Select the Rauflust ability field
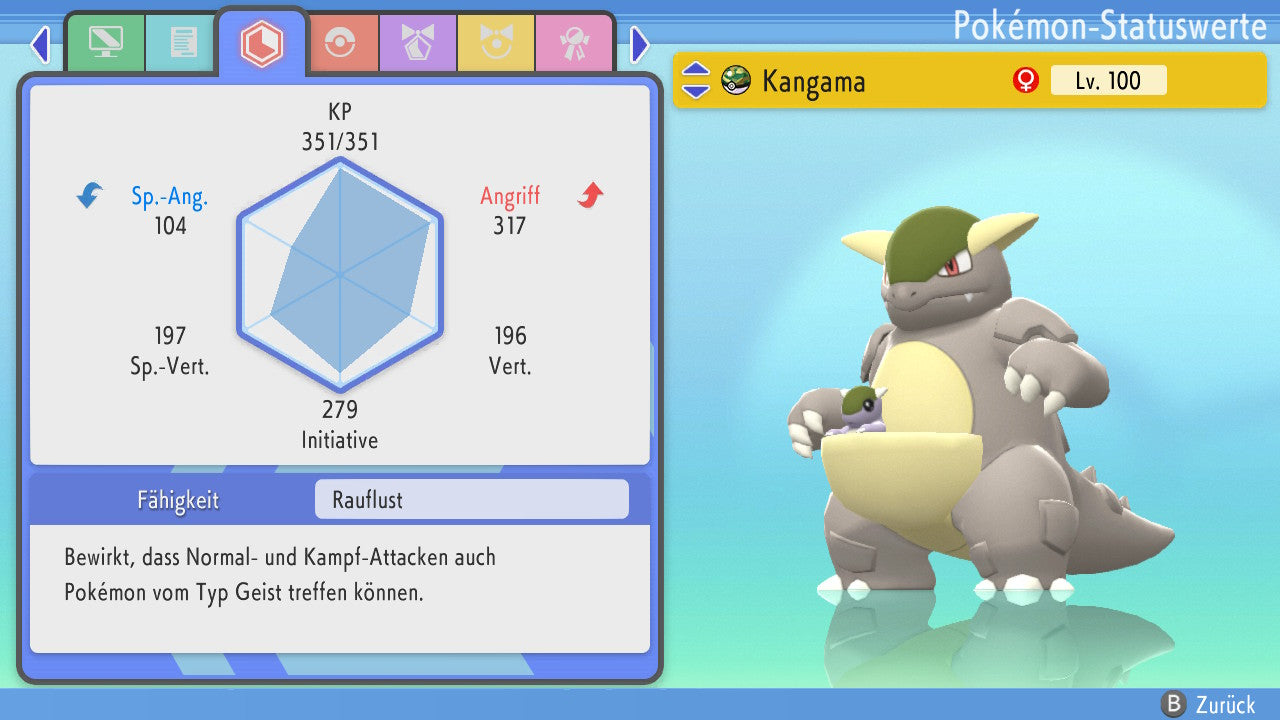The height and width of the screenshot is (720, 1280). 471,500
